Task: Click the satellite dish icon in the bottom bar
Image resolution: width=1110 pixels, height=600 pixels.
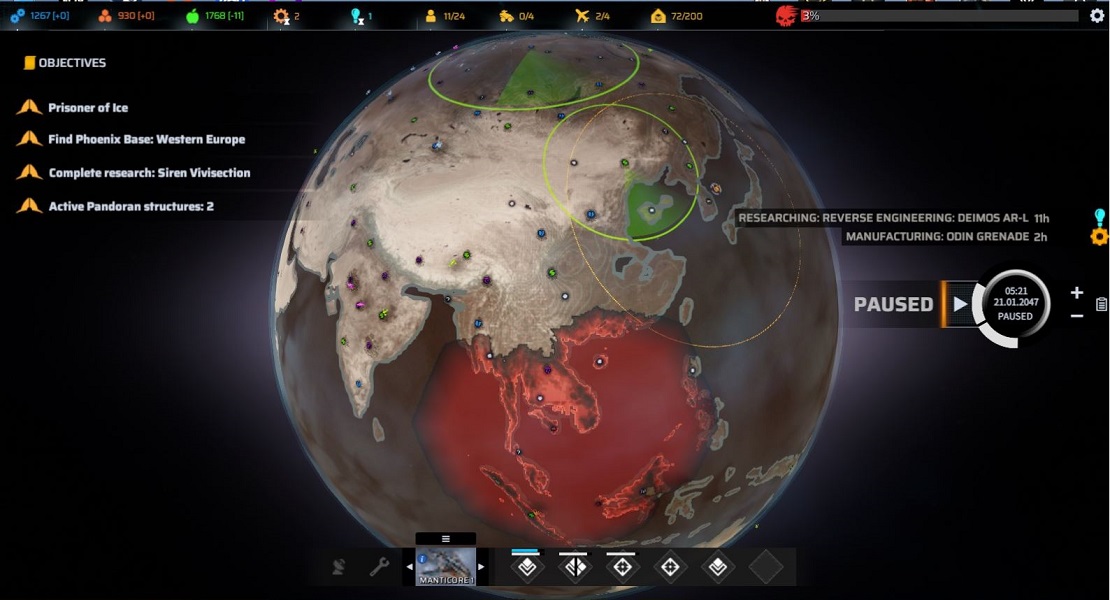Action: tap(341, 567)
